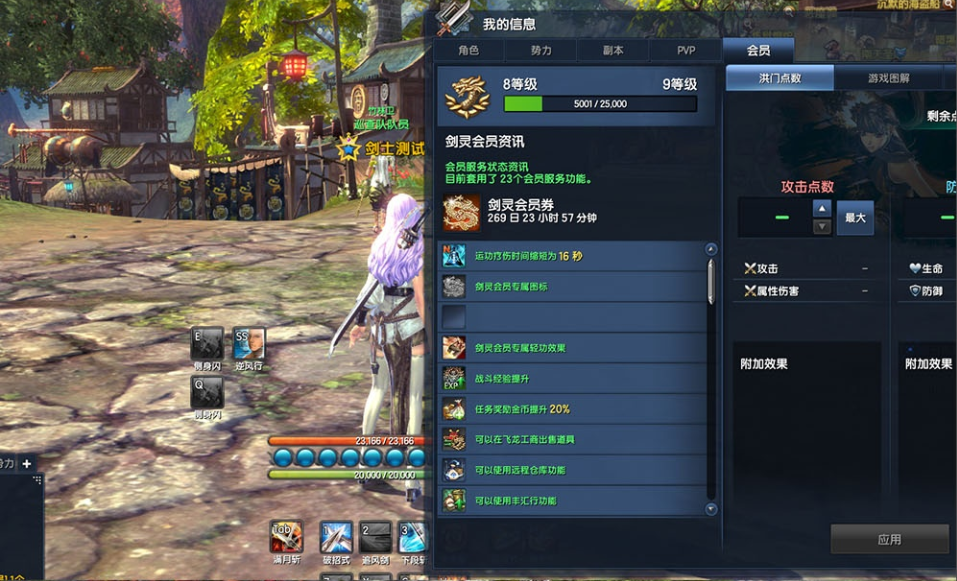The height and width of the screenshot is (581, 957).
Task: Click the 剑灵会员券 dragon coupon icon
Action: (461, 213)
